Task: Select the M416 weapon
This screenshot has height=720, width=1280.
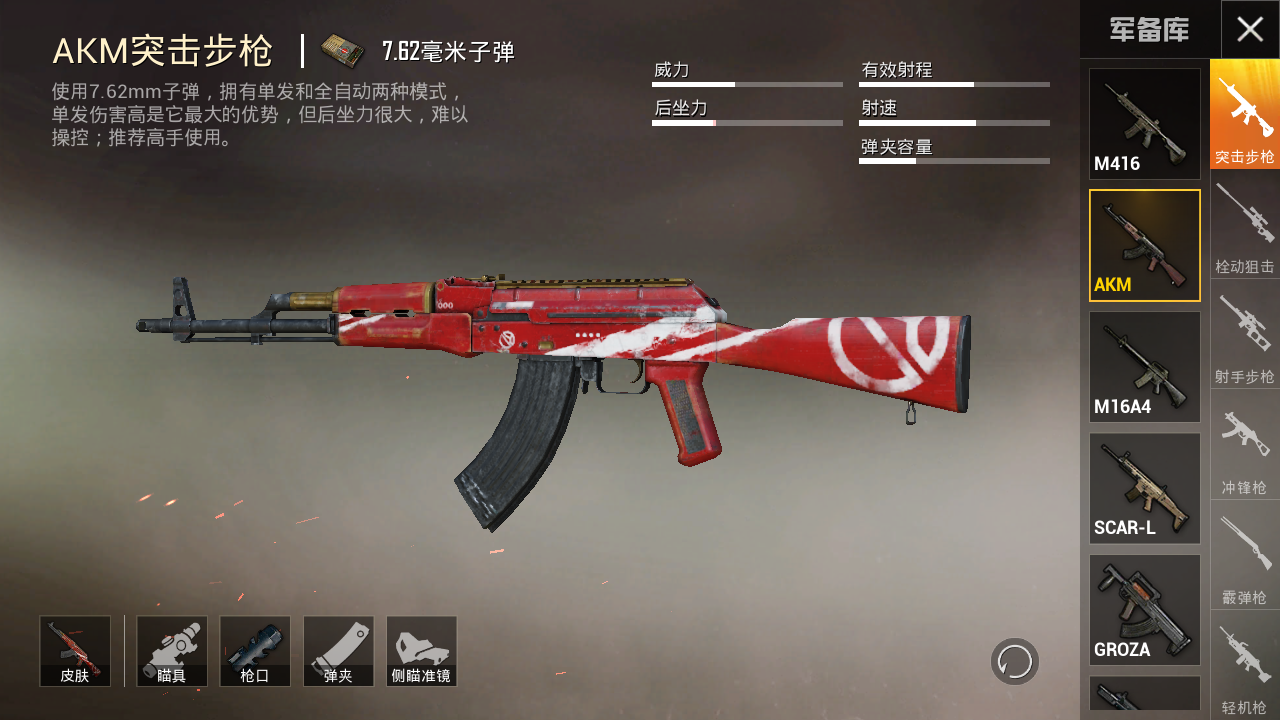Action: point(1144,122)
